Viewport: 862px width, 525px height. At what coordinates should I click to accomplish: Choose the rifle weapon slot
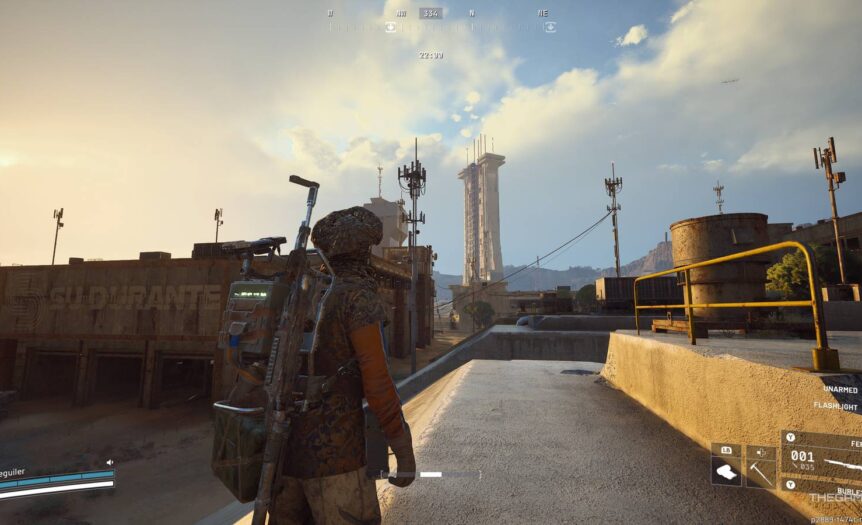(822, 464)
